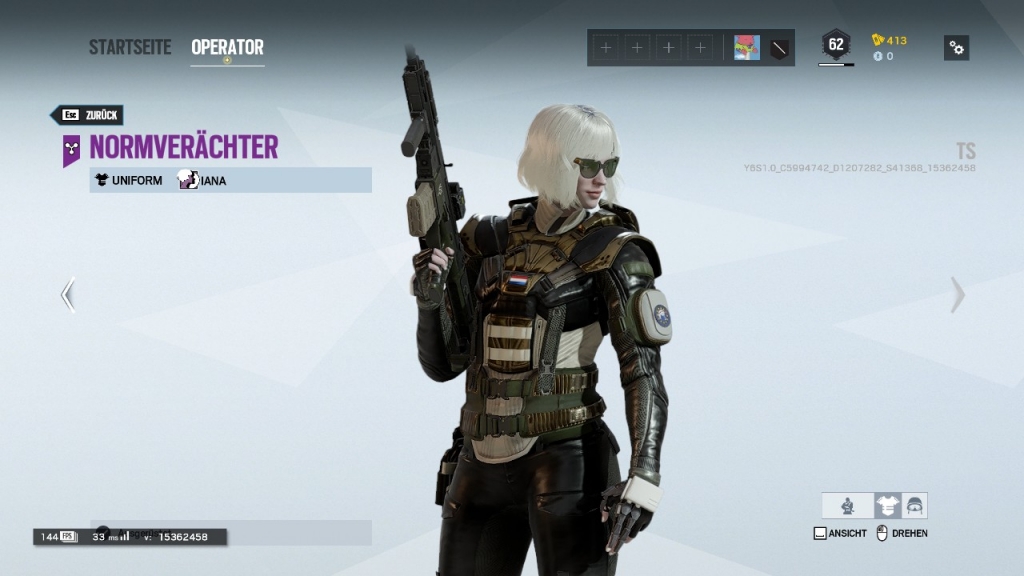Open the player profile avatar
Viewport: 1024px width, 576px height.
coord(746,48)
